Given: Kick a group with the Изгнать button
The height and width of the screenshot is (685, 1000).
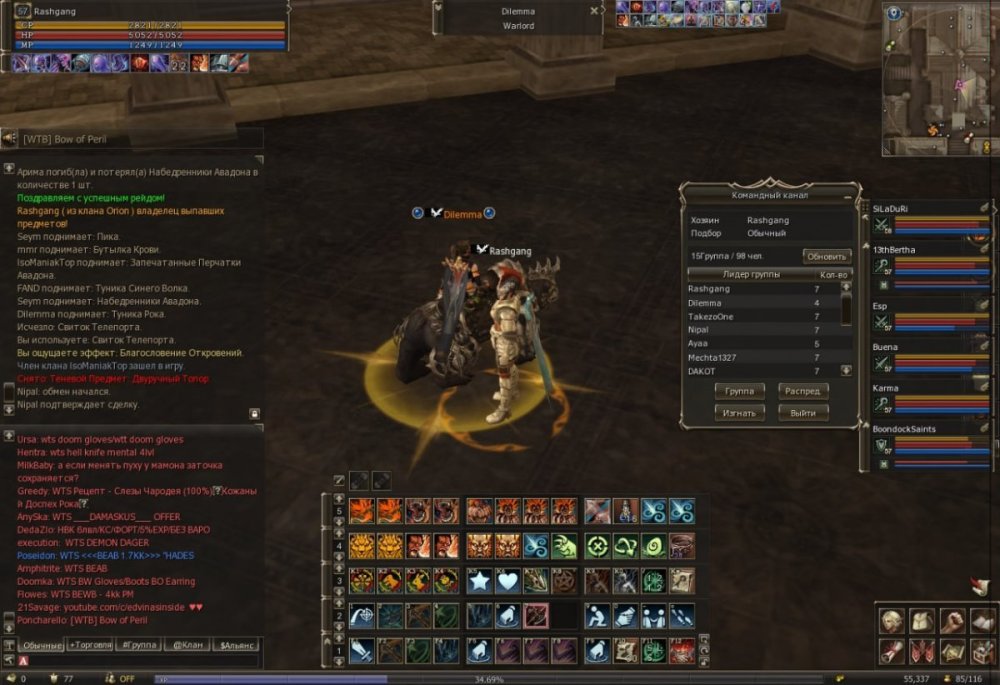Looking at the screenshot, I should click(x=739, y=412).
